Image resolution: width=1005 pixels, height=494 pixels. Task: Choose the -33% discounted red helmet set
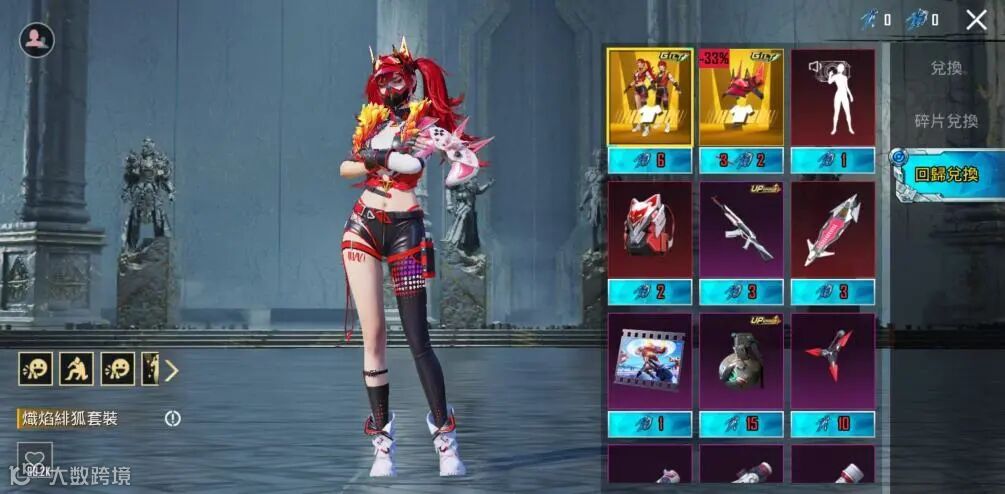[741, 98]
